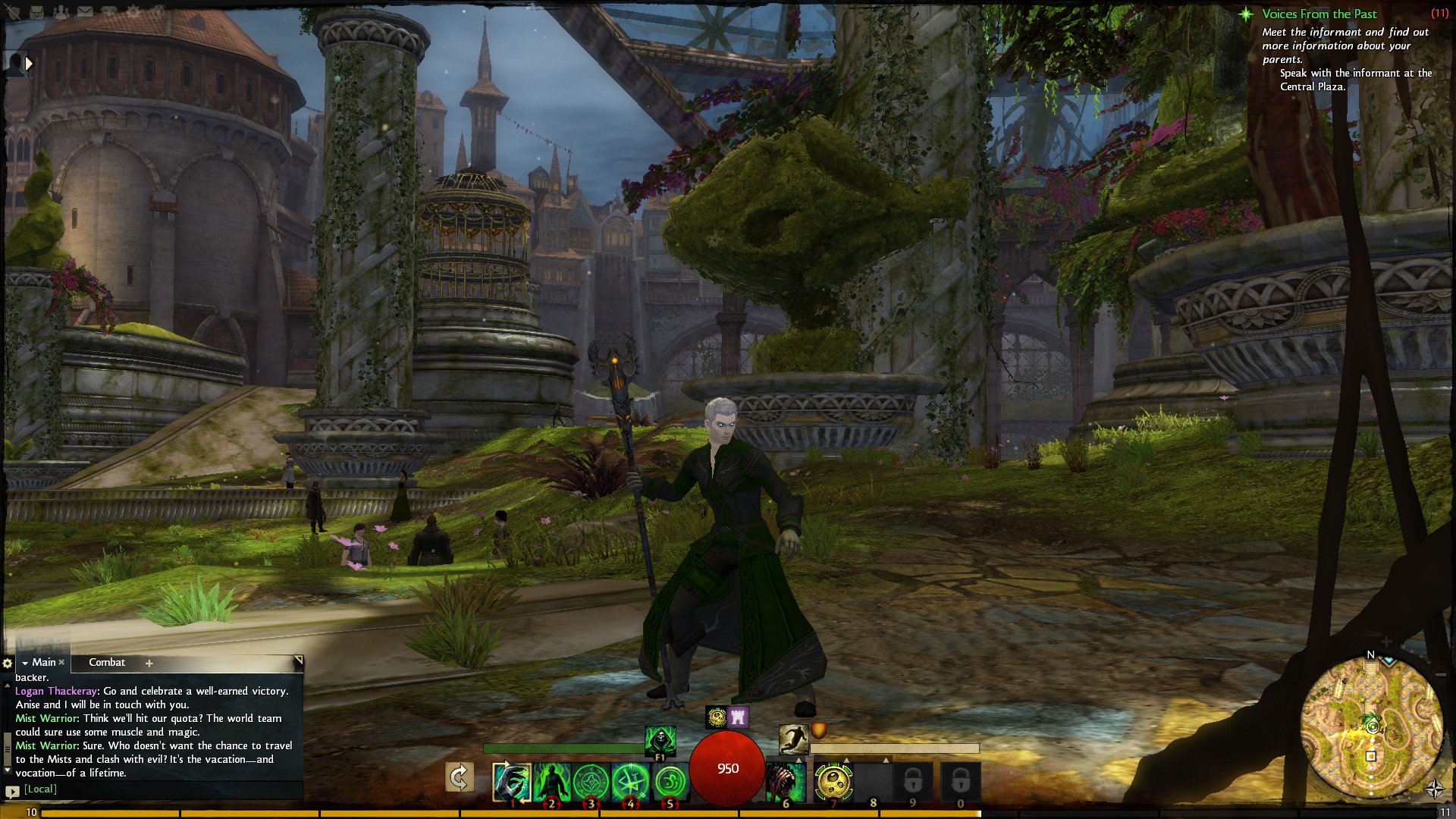This screenshot has height=819, width=1456.
Task: Use the healing skill in slot 6
Action: (785, 782)
